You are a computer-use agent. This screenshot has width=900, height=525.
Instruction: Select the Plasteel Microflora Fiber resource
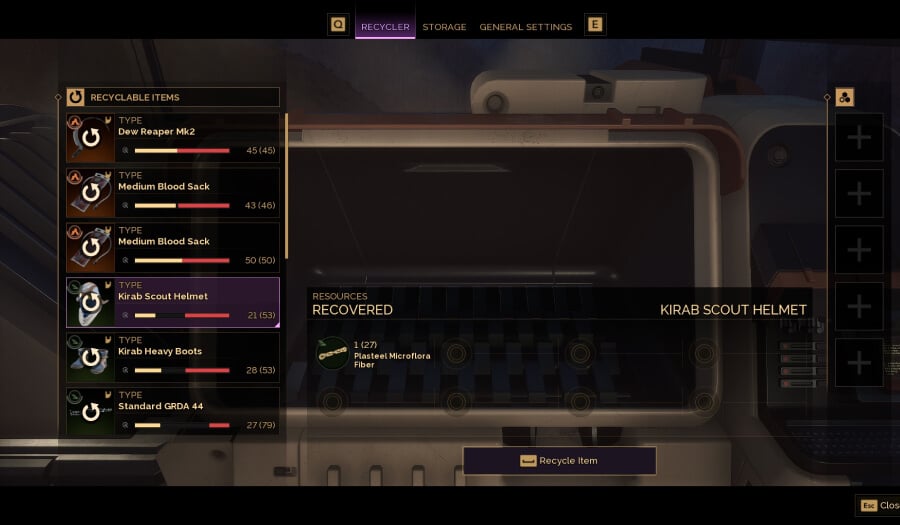click(x=333, y=353)
